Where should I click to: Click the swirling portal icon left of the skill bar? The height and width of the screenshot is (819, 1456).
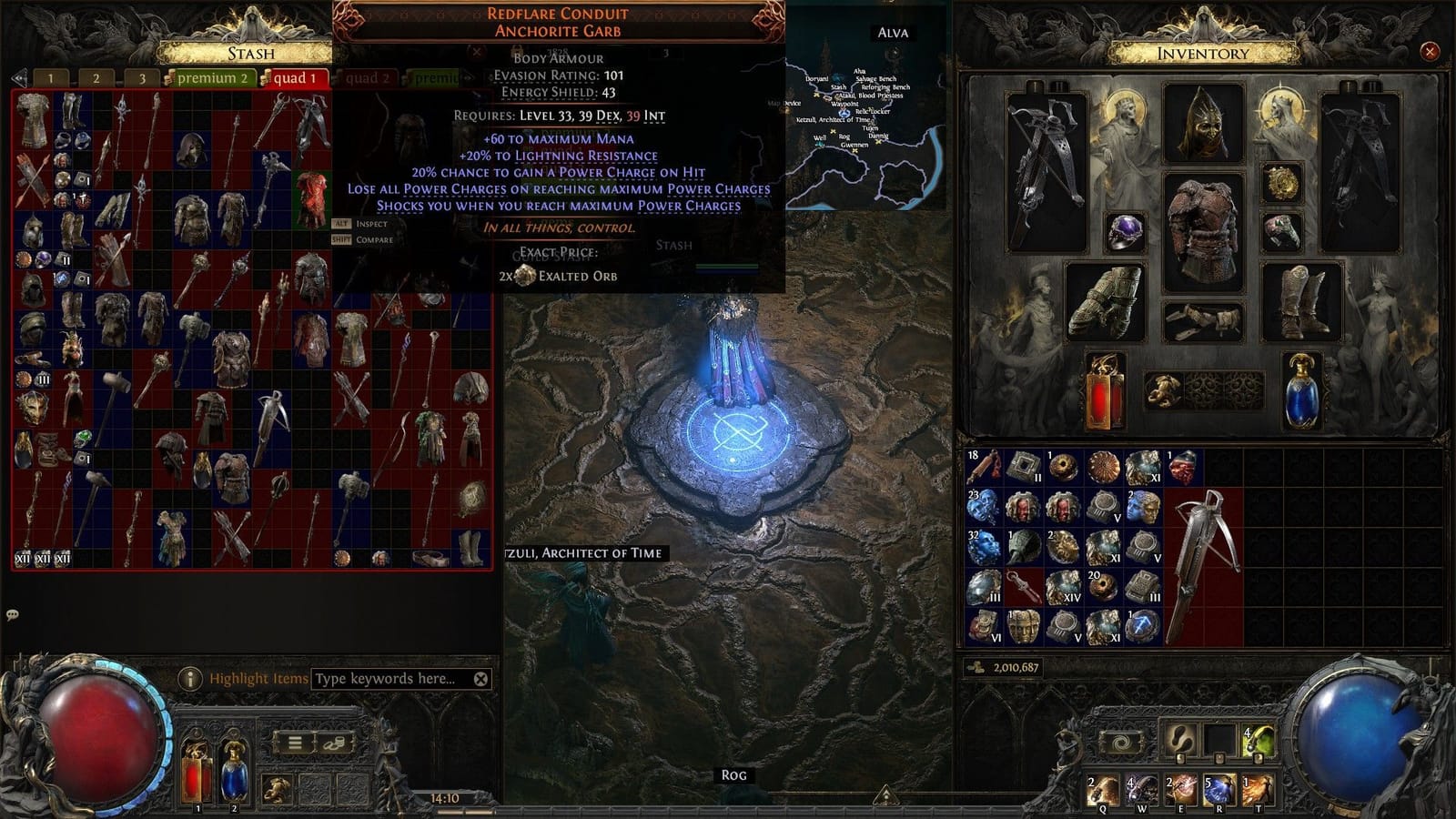pyautogui.click(x=1121, y=741)
